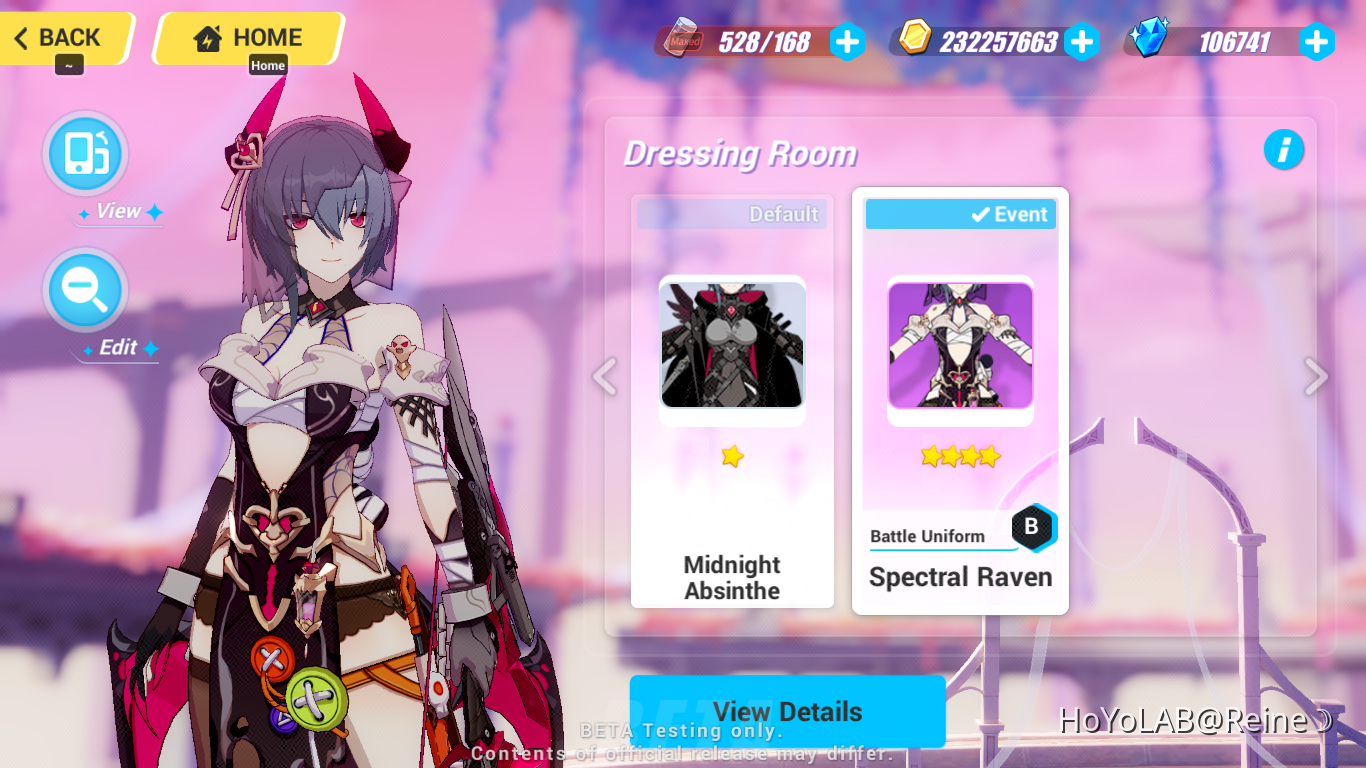Click a star under Midnight Absinthe
1366x768 pixels.
coord(732,456)
